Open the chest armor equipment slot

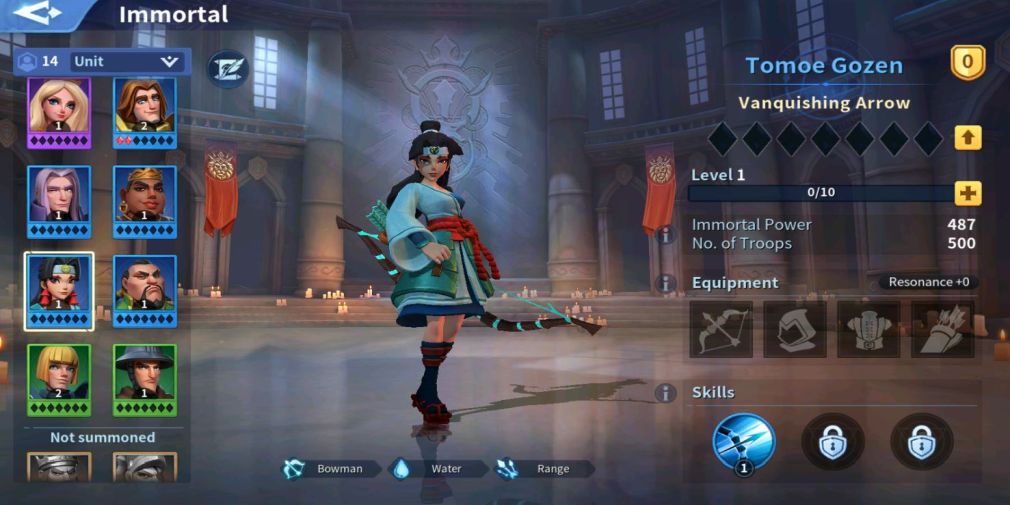[x=868, y=329]
